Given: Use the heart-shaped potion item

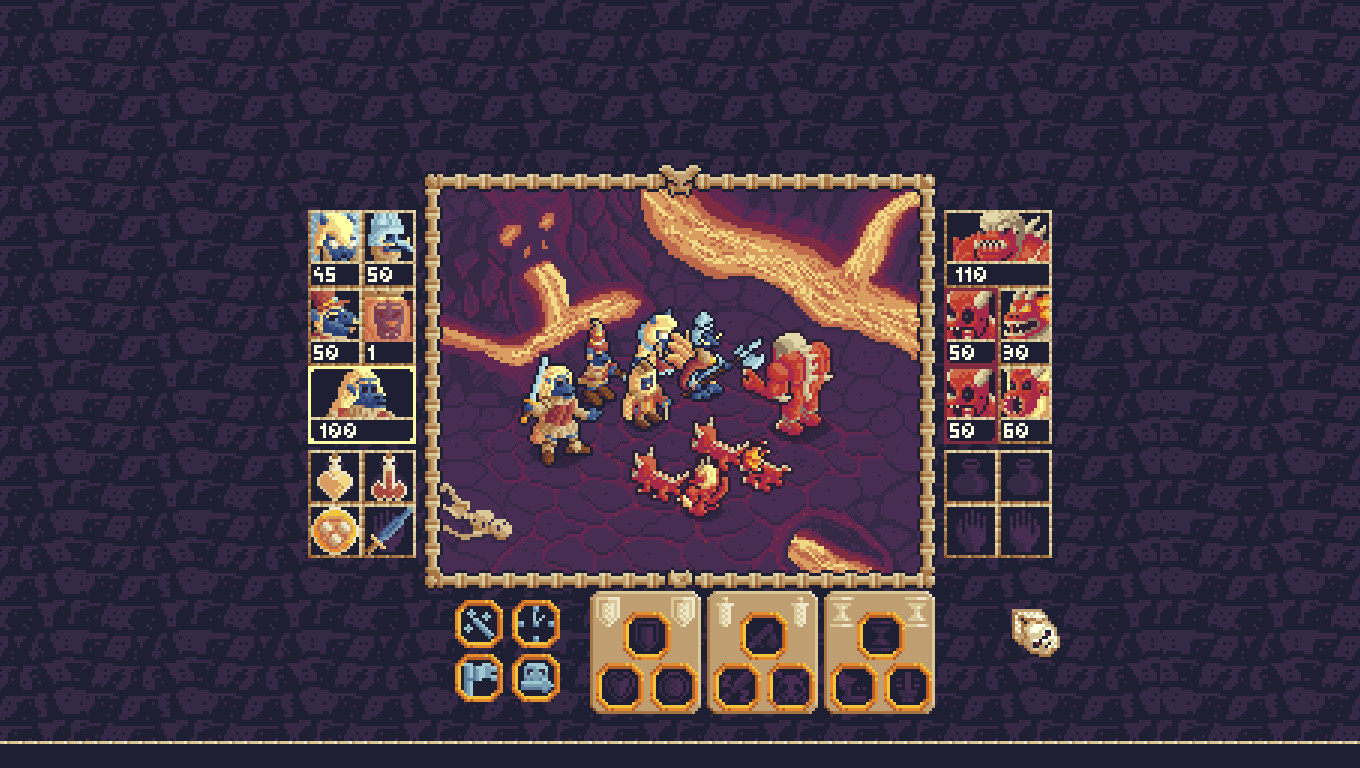Looking at the screenshot, I should coord(335,477).
